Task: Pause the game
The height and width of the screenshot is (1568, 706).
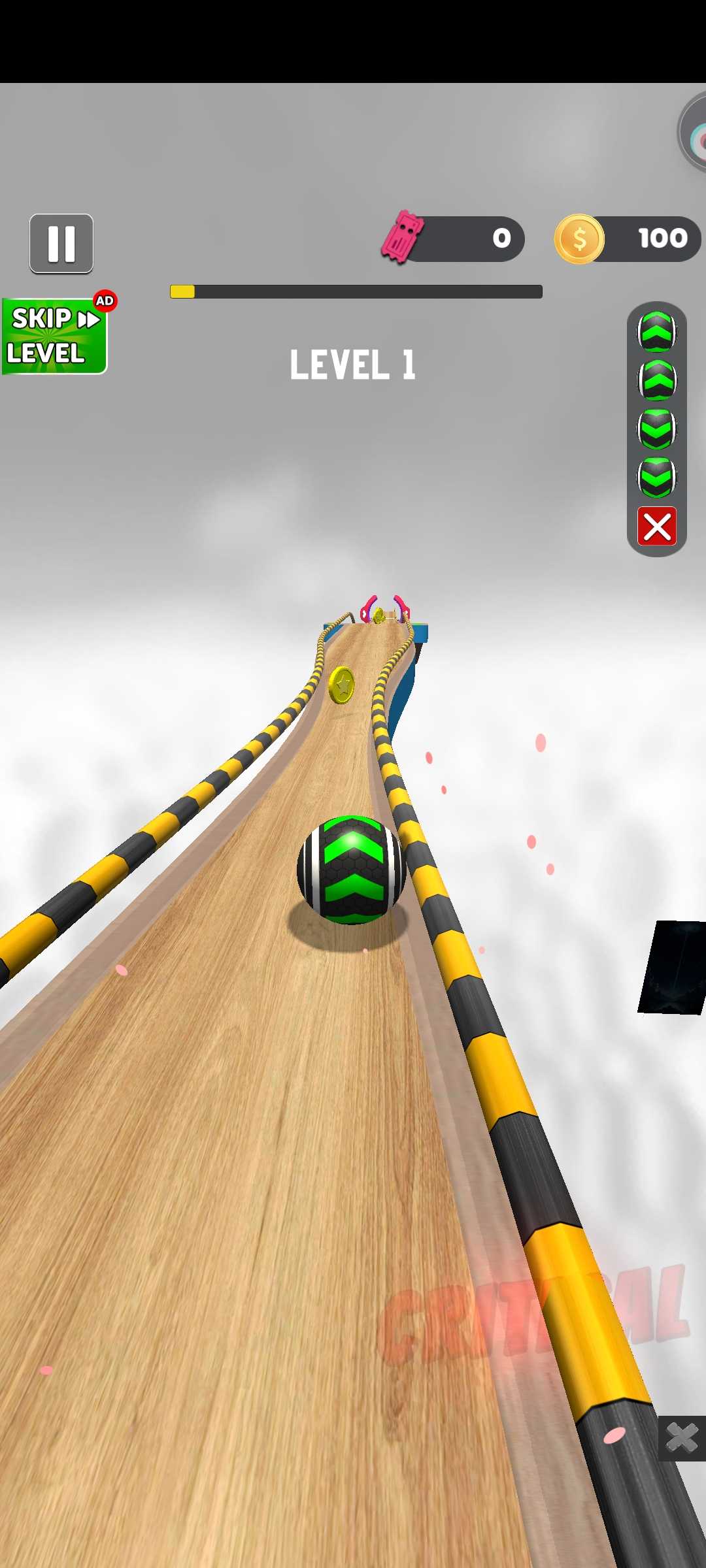Action: [x=61, y=243]
